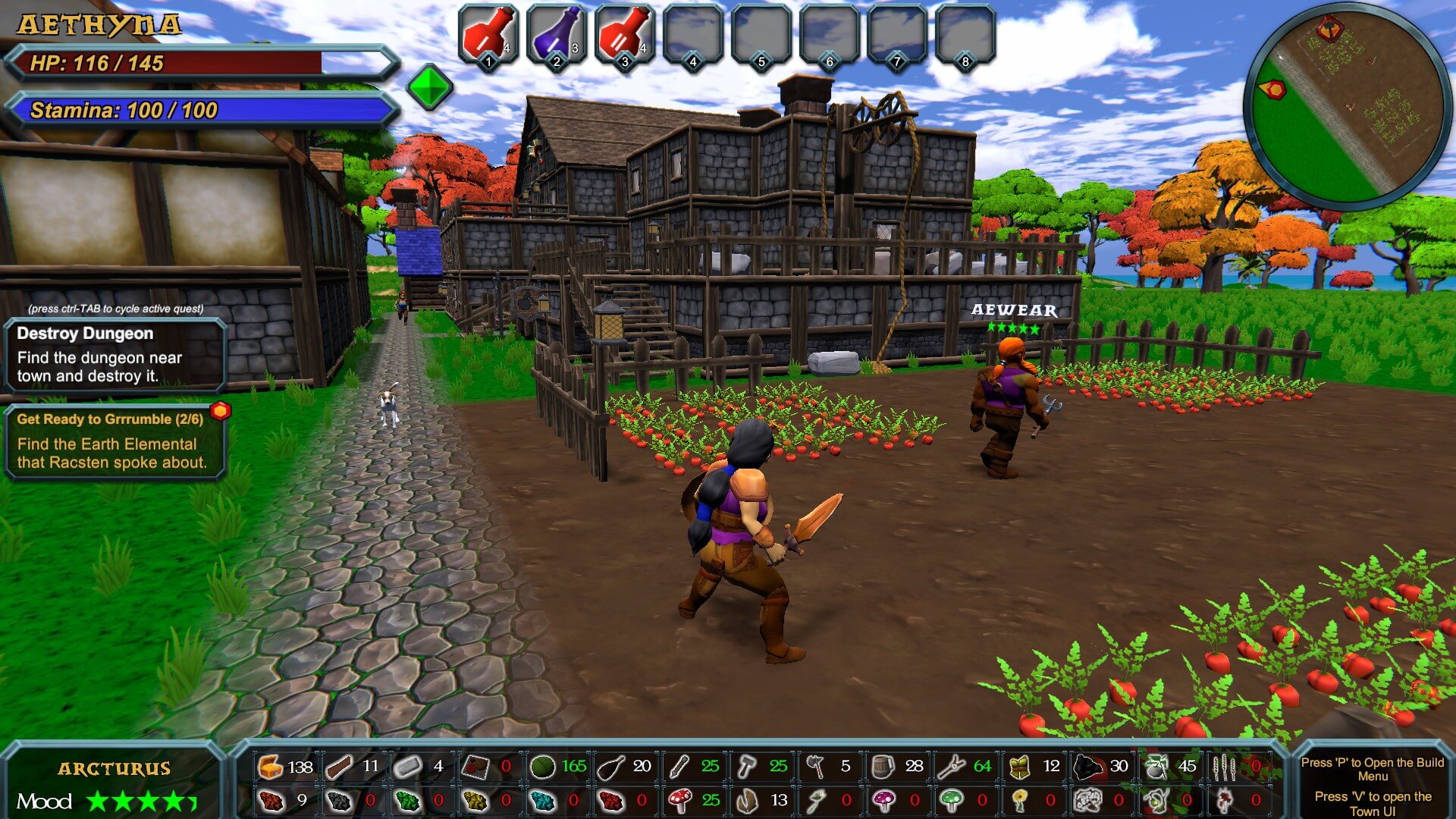Click the battle axe resource icon
The image size is (1456, 819).
(x=815, y=767)
